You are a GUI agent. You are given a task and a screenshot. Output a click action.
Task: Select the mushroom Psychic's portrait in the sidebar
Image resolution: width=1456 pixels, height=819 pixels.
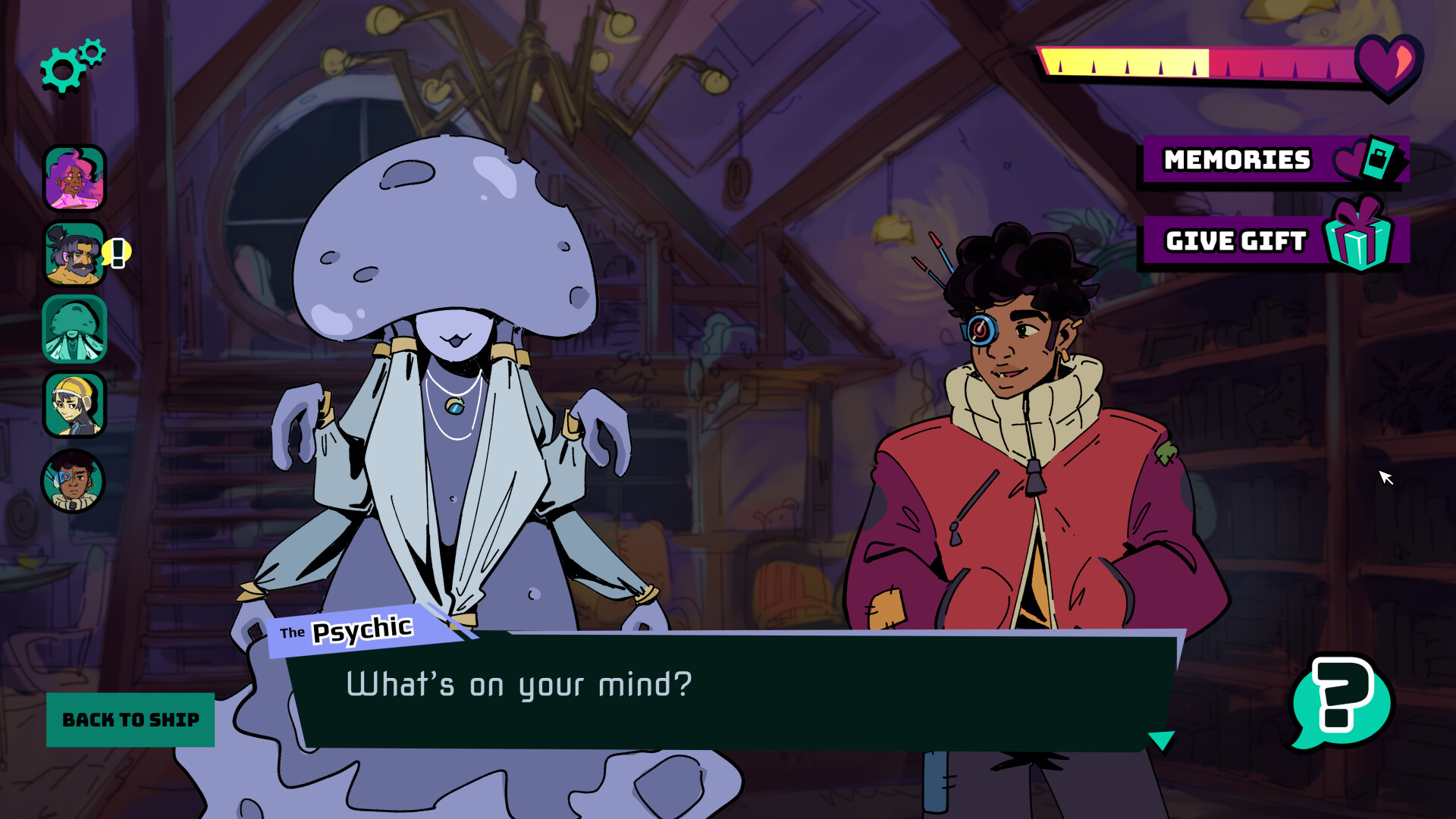click(x=74, y=328)
